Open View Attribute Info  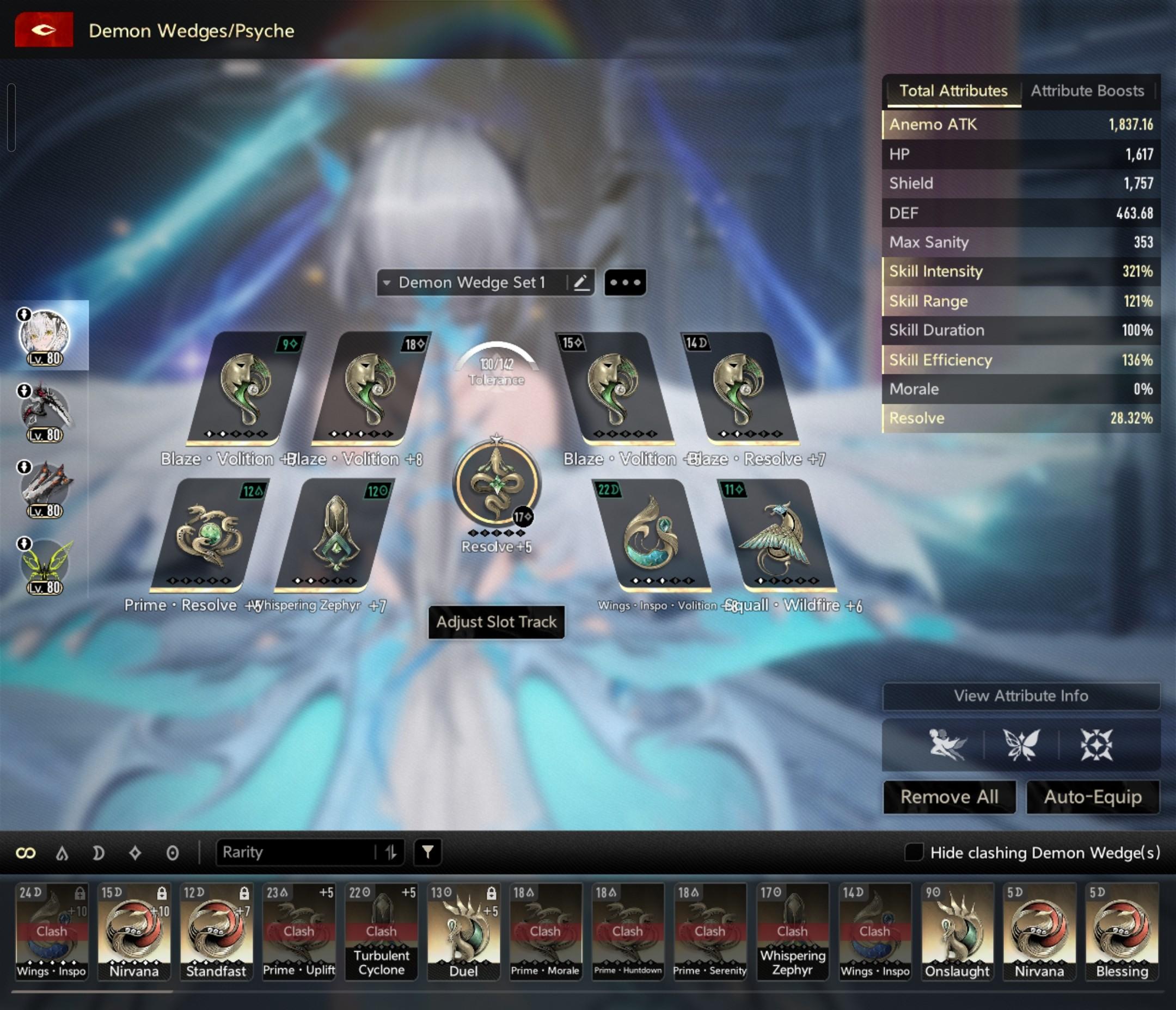pyautogui.click(x=1020, y=695)
